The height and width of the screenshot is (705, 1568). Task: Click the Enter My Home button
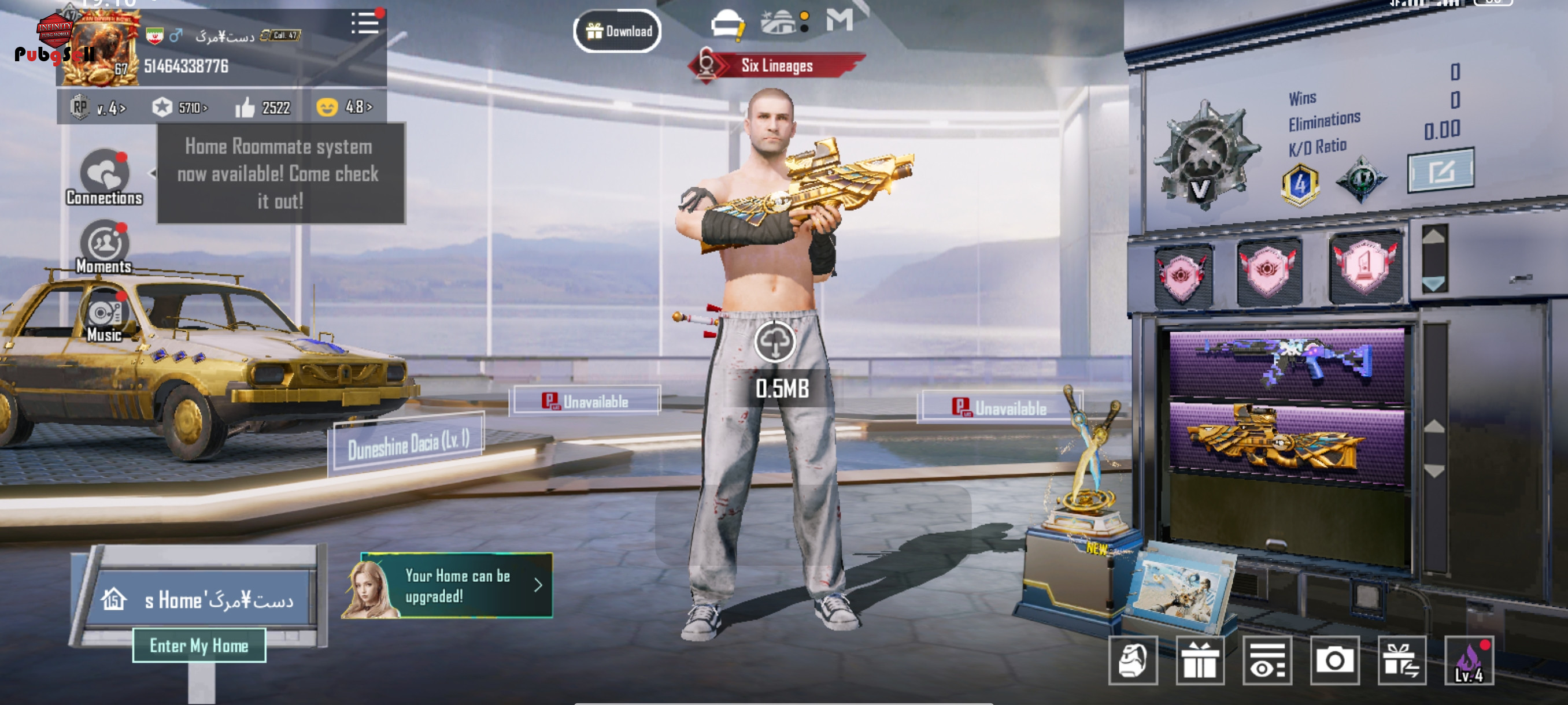(x=199, y=645)
